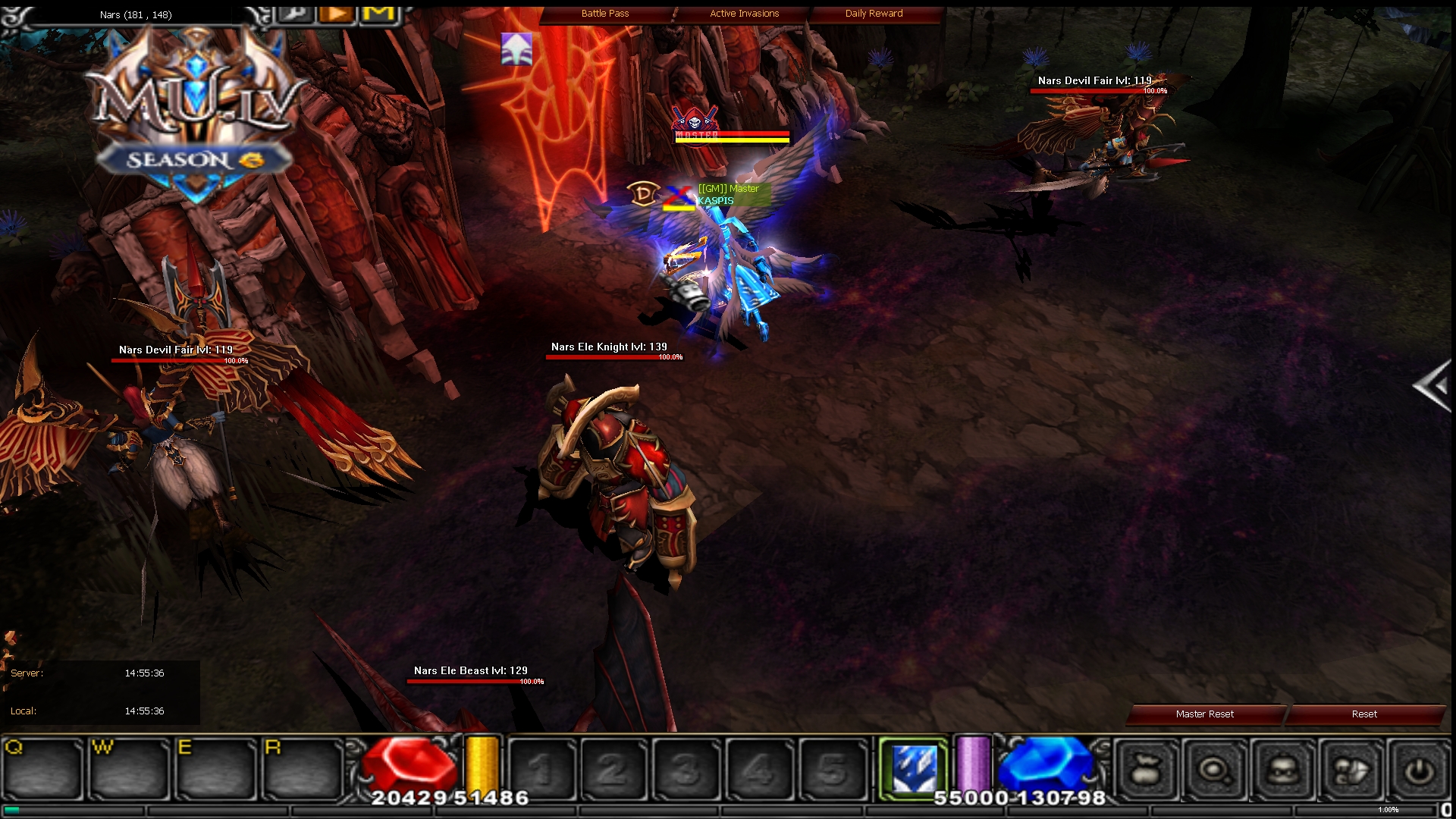Click the wrench options icon at top left
Viewport: 1456px width, 819px height.
(296, 14)
